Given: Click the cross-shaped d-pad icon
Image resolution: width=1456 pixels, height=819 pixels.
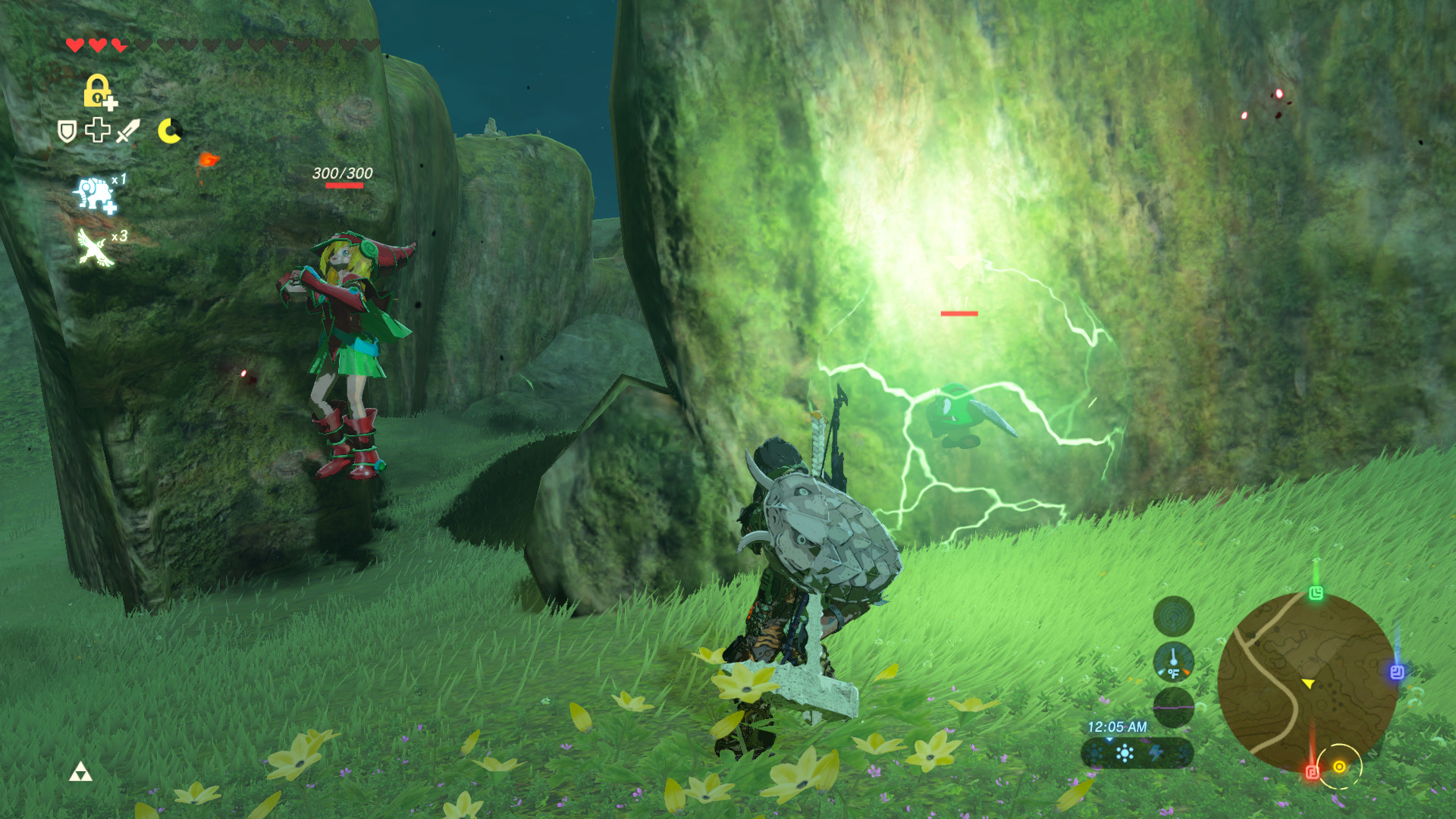Looking at the screenshot, I should 98,130.
